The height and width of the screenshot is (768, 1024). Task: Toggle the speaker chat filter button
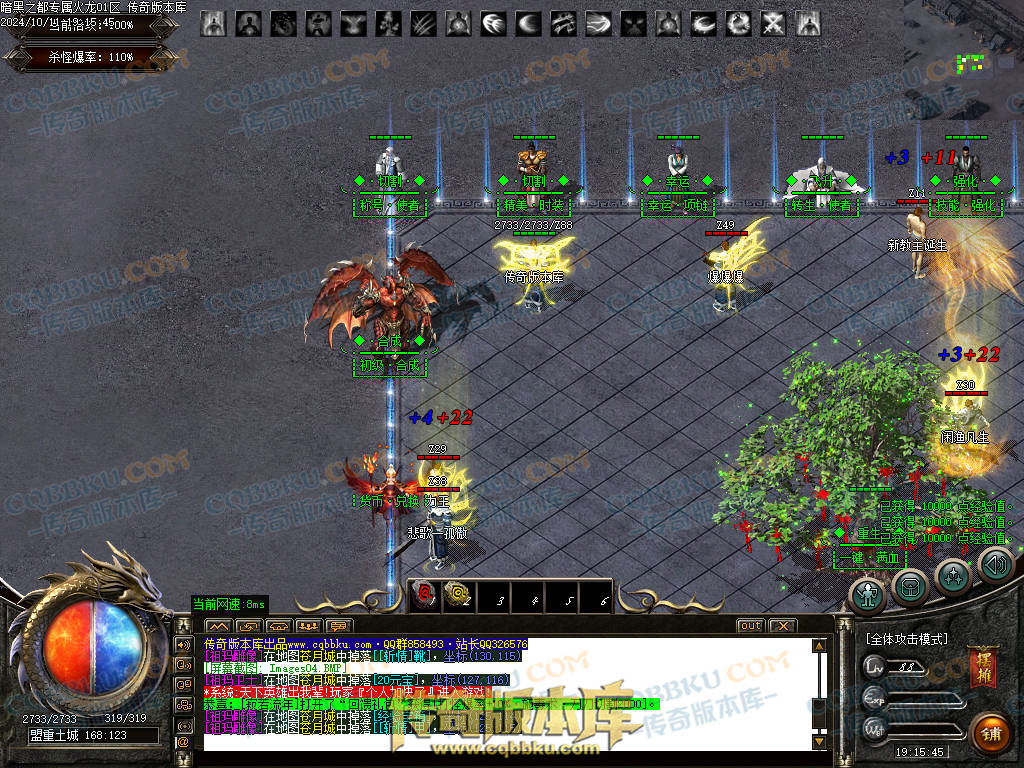point(184,644)
